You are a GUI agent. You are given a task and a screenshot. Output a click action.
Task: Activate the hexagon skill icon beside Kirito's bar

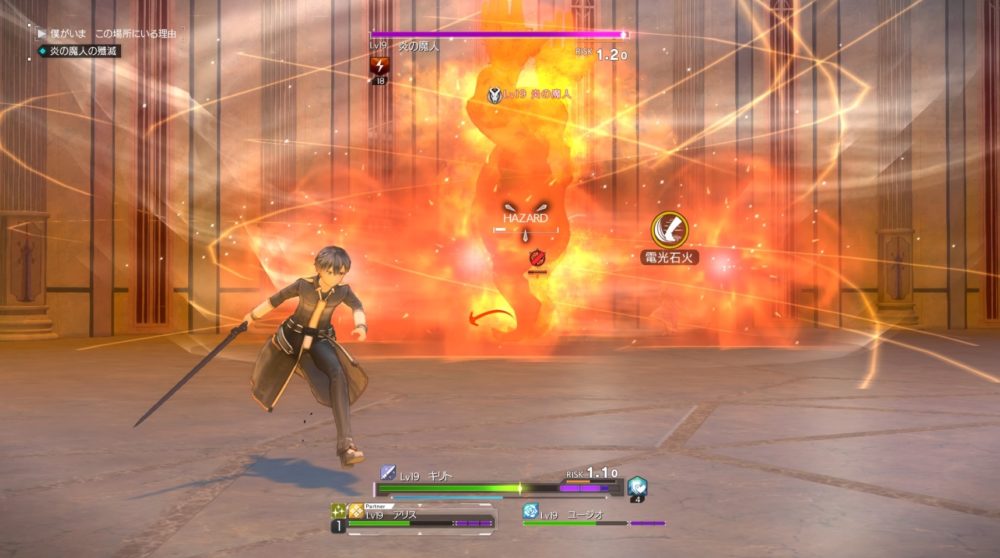pyautogui.click(x=637, y=486)
